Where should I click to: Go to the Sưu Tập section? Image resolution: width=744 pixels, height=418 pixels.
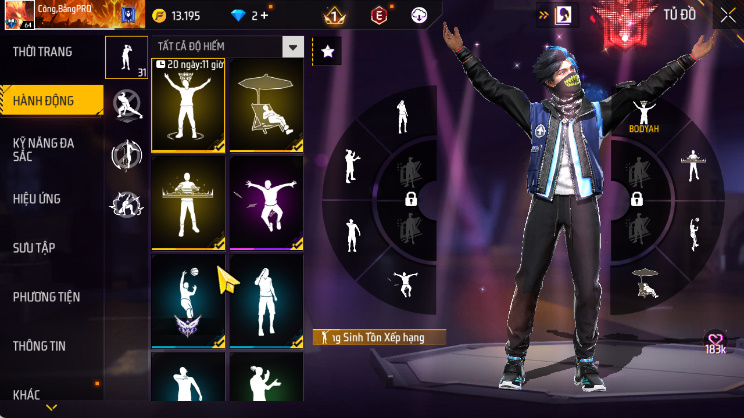tap(33, 247)
